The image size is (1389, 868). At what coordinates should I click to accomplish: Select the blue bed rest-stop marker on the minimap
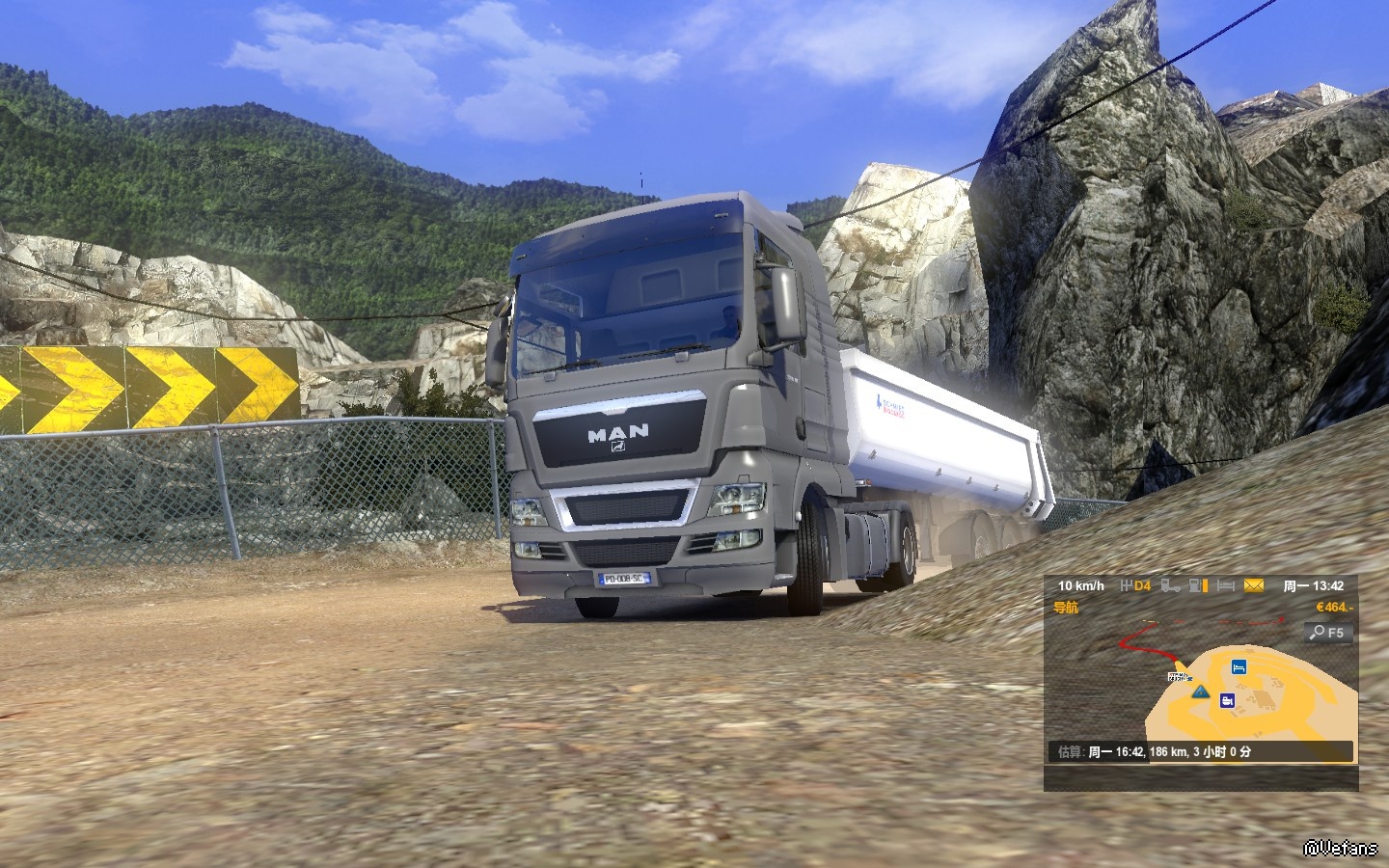click(x=1239, y=666)
